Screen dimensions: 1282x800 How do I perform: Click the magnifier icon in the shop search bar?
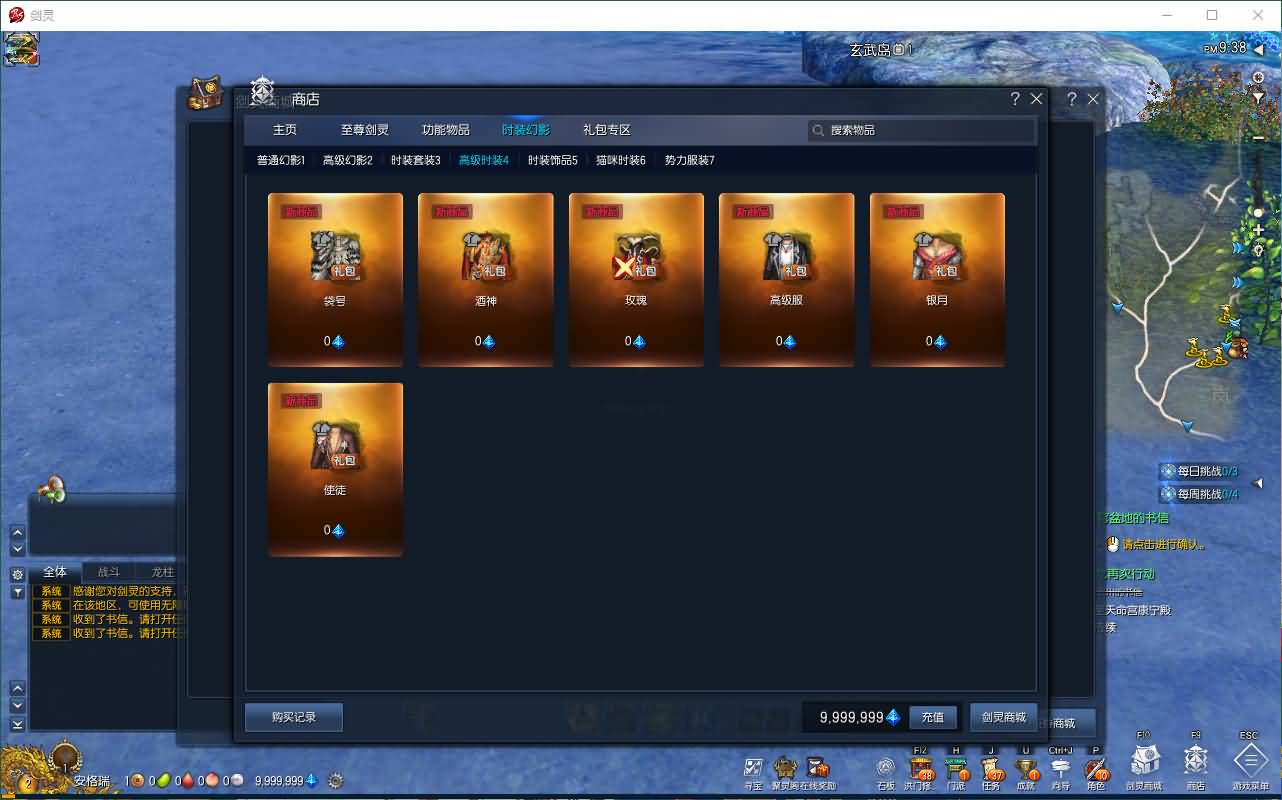pyautogui.click(x=815, y=130)
